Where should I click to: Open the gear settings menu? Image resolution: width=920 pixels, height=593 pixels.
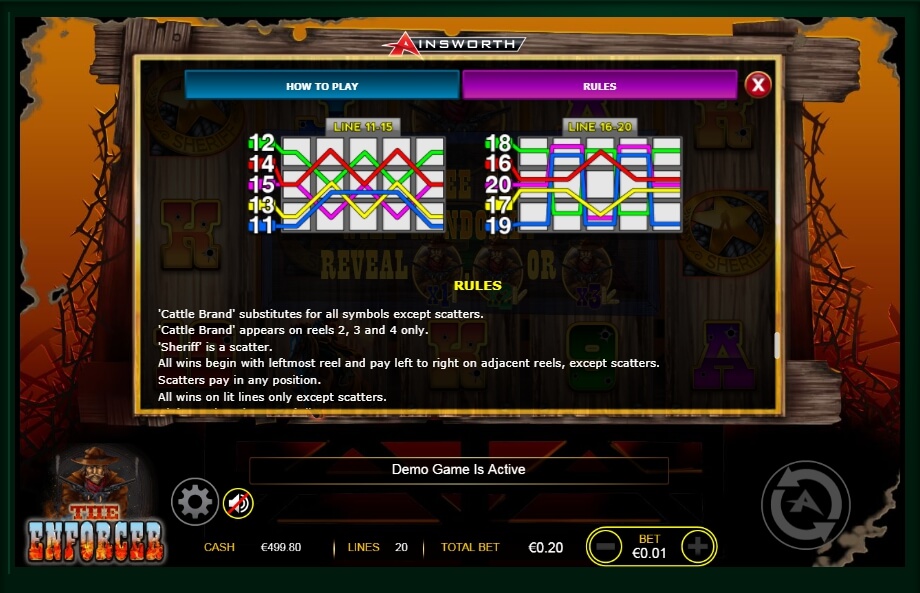[x=194, y=502]
